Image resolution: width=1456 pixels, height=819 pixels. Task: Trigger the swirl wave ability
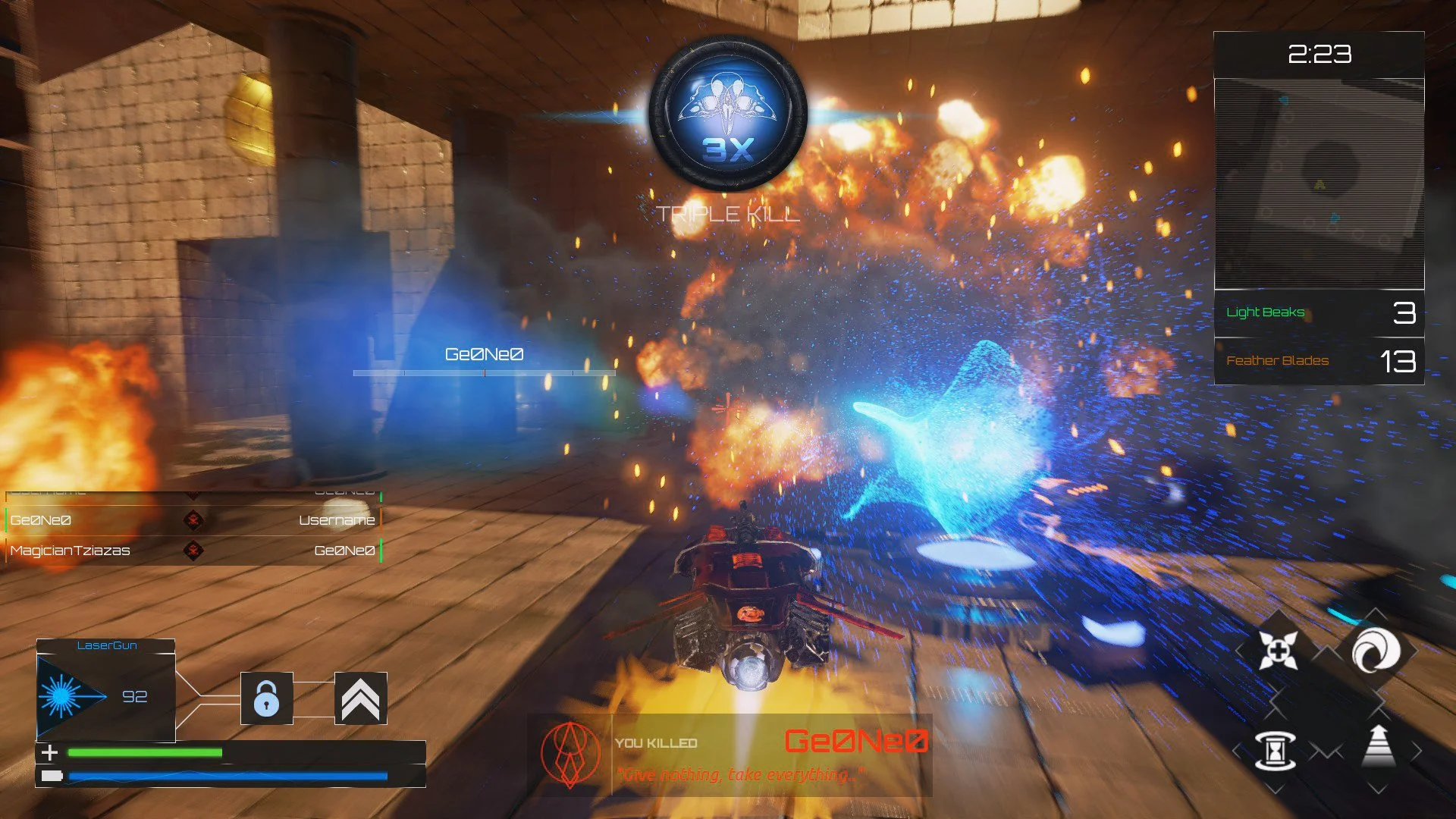[x=1376, y=651]
